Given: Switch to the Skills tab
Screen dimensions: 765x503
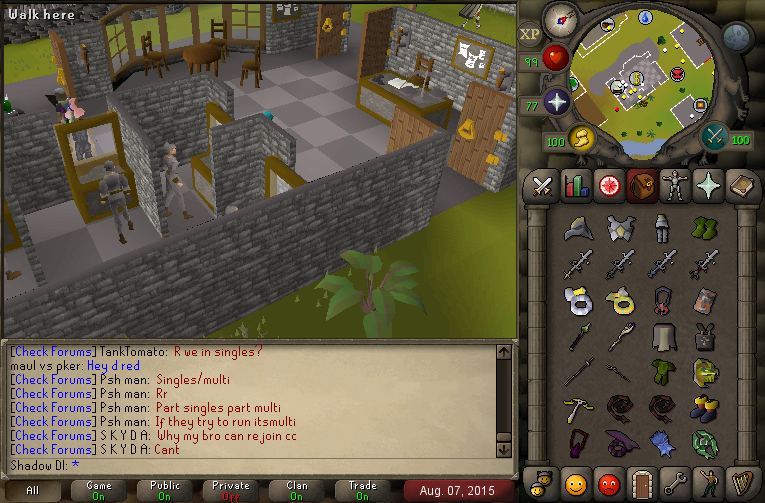Looking at the screenshot, I should tap(574, 185).
